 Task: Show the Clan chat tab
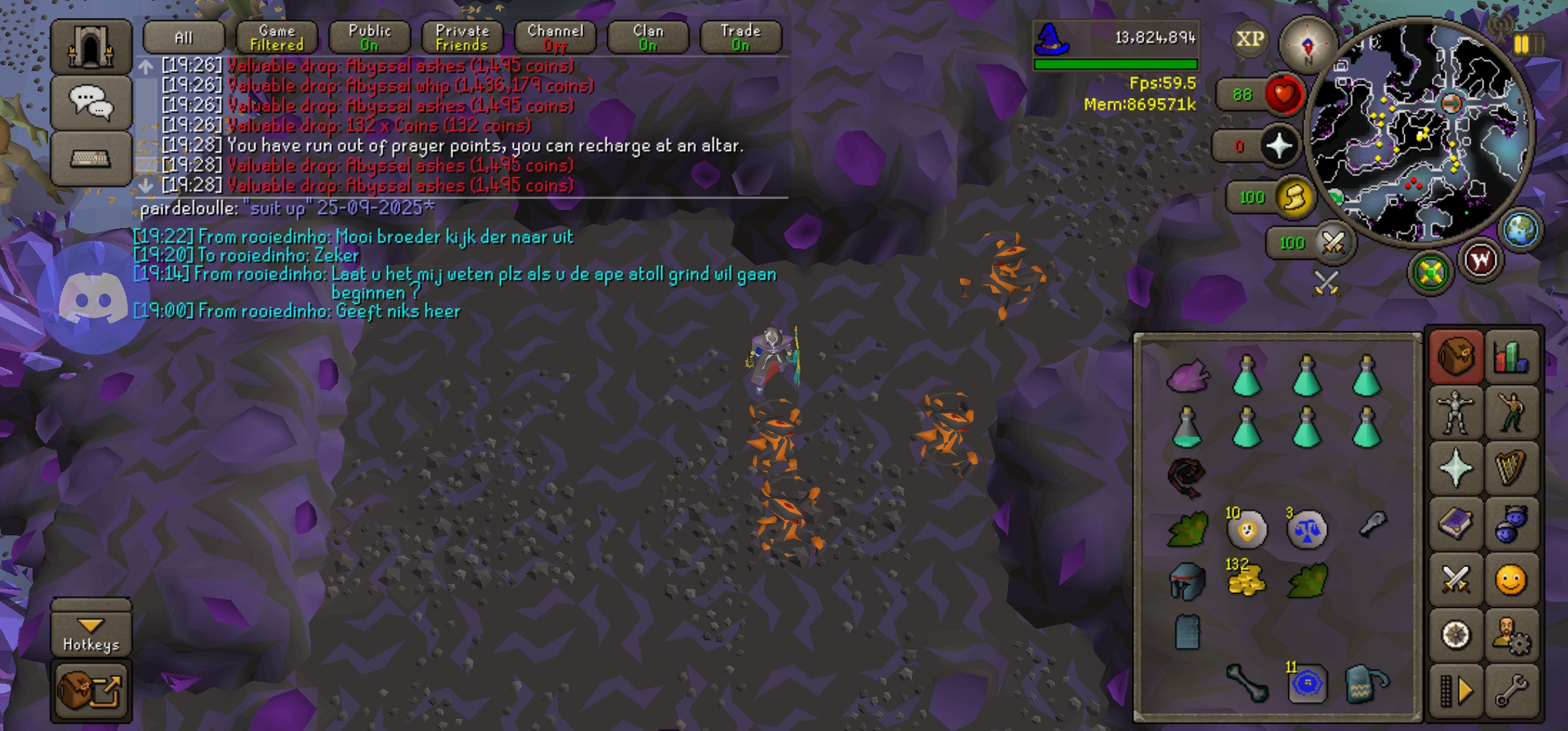(647, 38)
